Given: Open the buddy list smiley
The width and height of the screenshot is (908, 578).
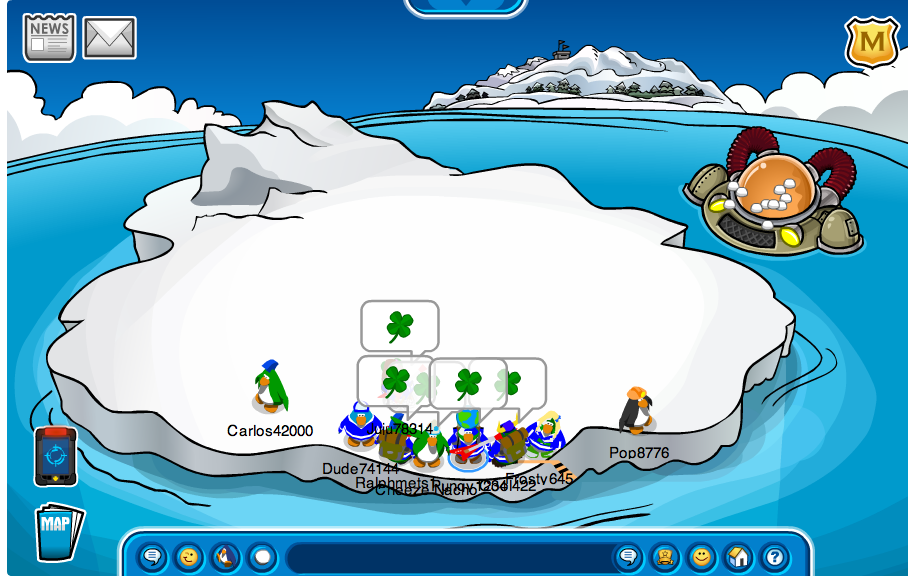Looking at the screenshot, I should [x=701, y=556].
